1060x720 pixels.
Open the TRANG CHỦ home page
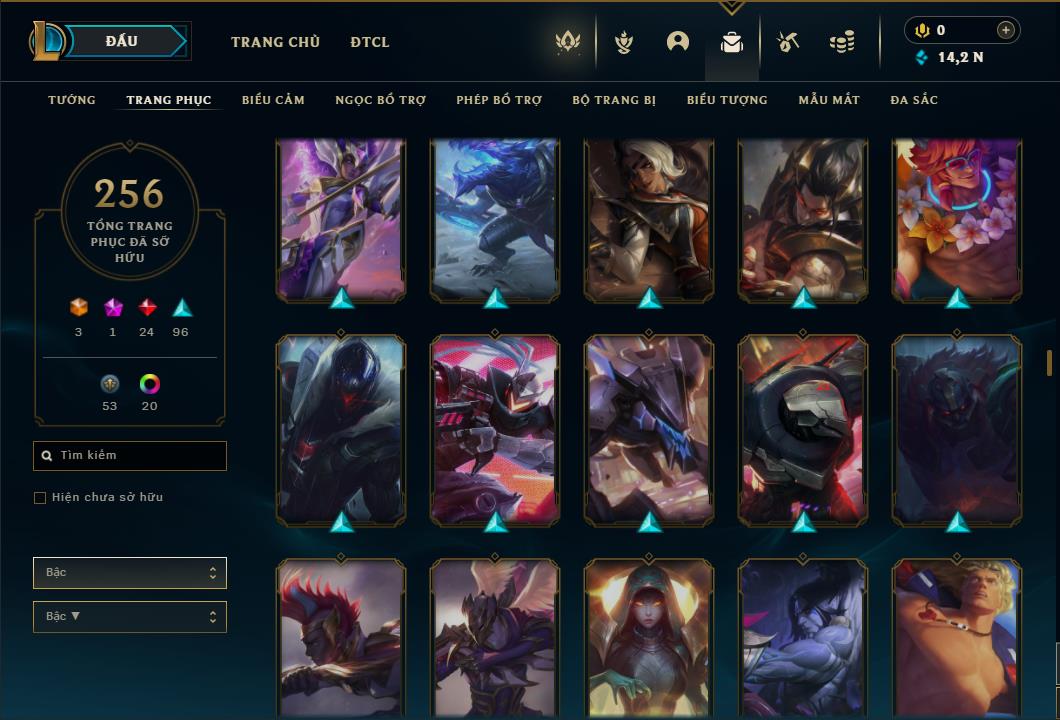click(275, 42)
